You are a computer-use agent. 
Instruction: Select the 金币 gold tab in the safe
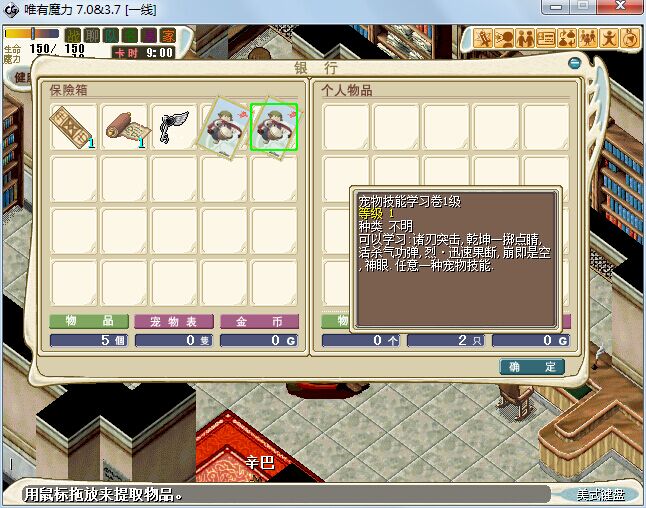tap(258, 322)
